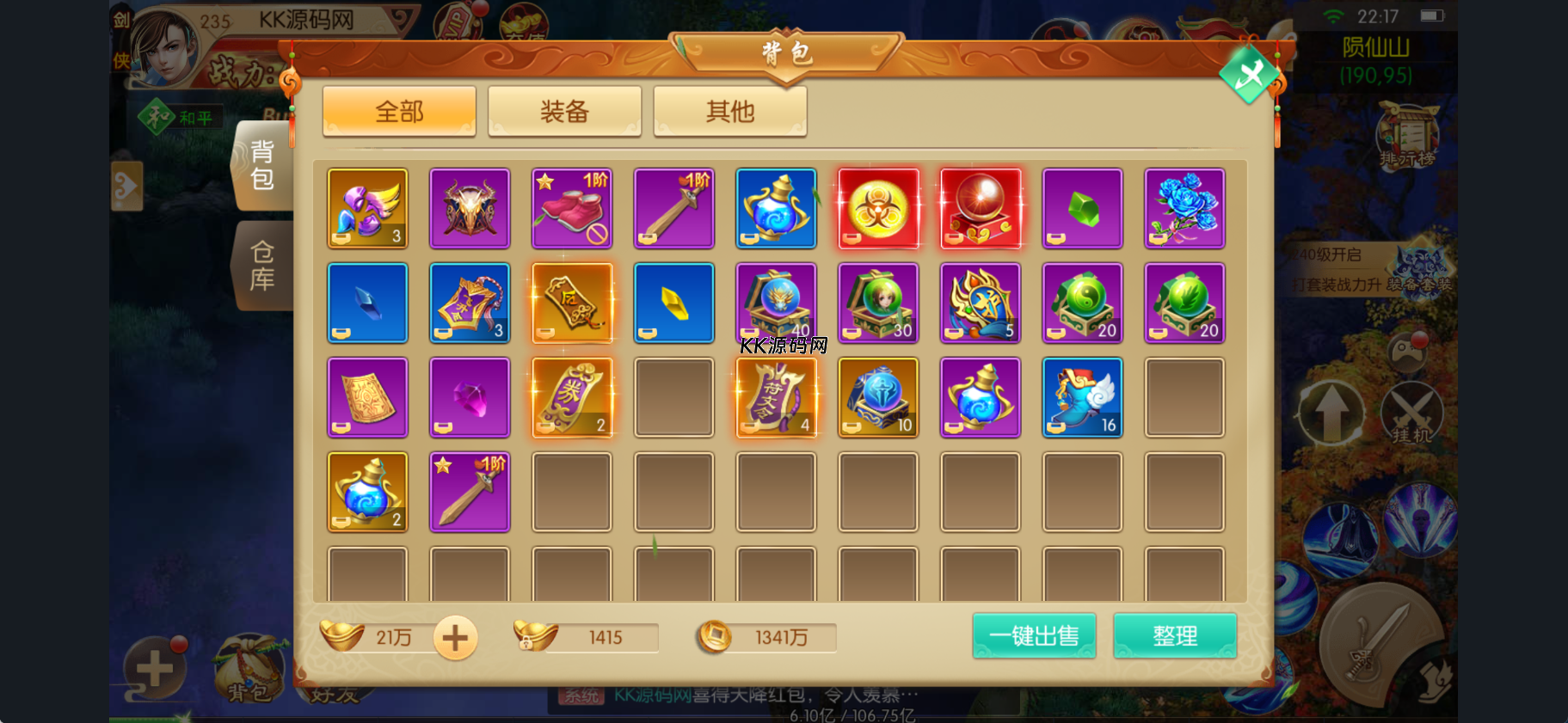The height and width of the screenshot is (723, 1568).
Task: Select the 其他 category tab
Action: [729, 111]
